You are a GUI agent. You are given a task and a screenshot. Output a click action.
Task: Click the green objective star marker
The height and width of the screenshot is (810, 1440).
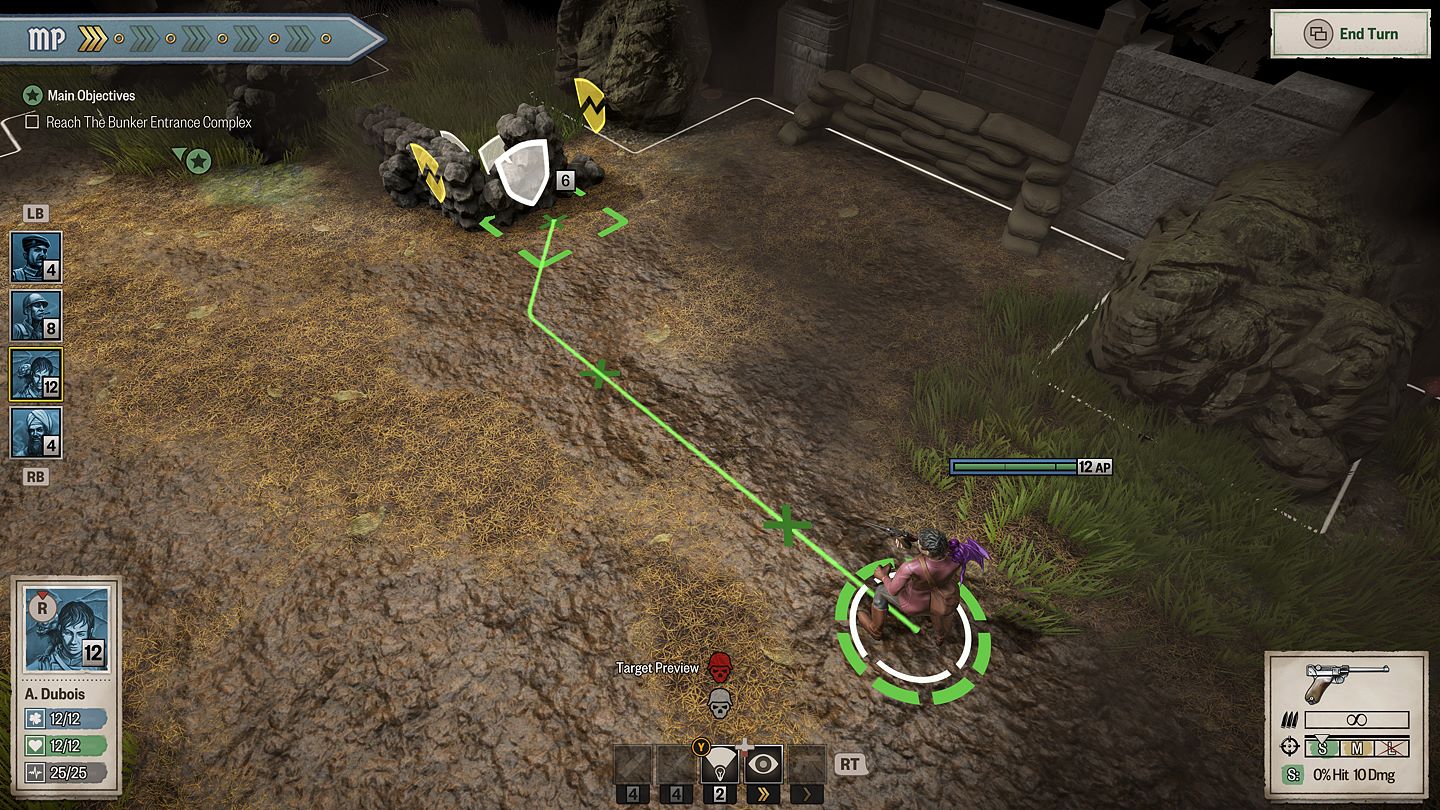[198, 160]
